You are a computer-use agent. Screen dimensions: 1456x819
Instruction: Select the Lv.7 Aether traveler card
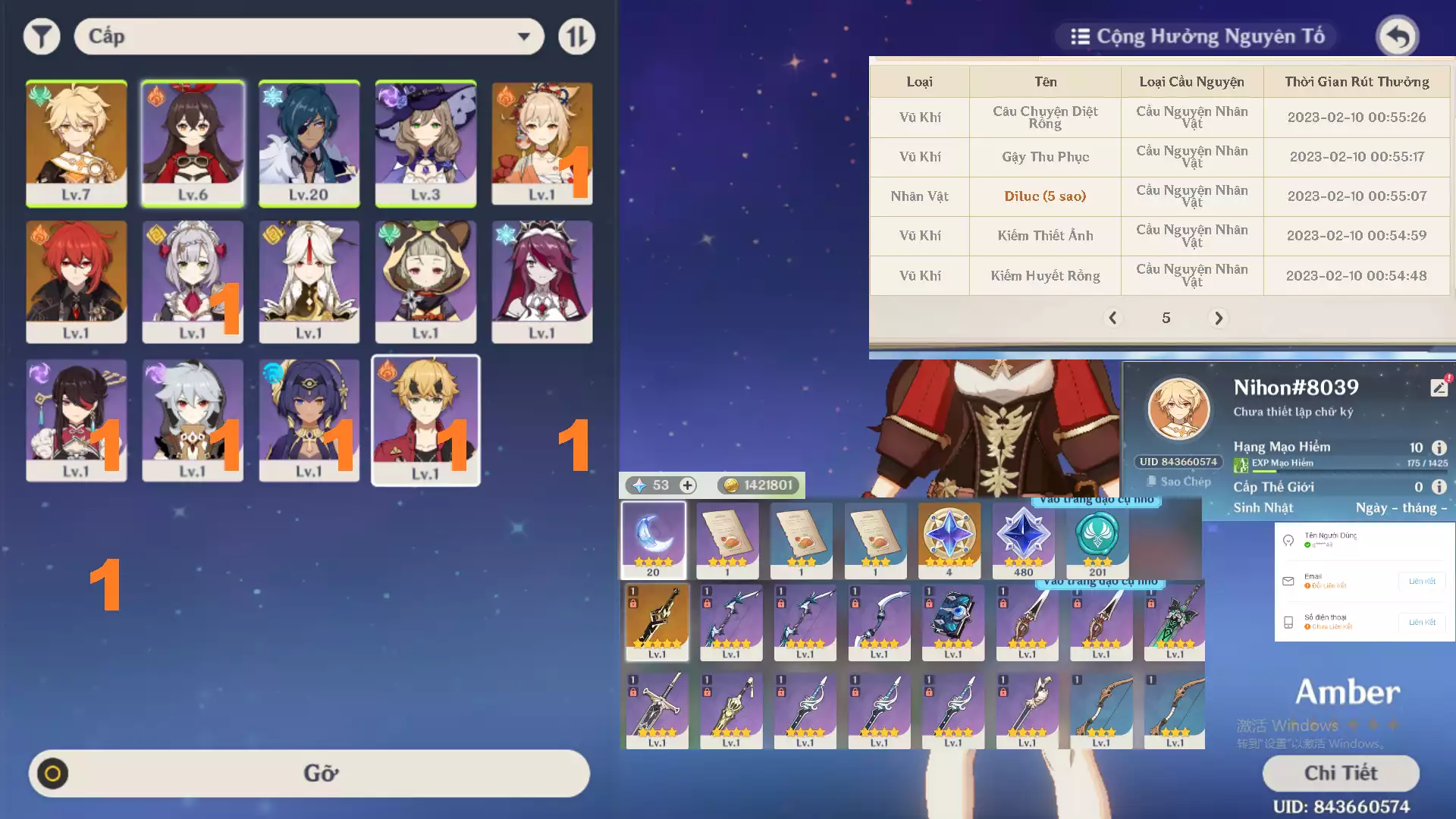tap(76, 143)
